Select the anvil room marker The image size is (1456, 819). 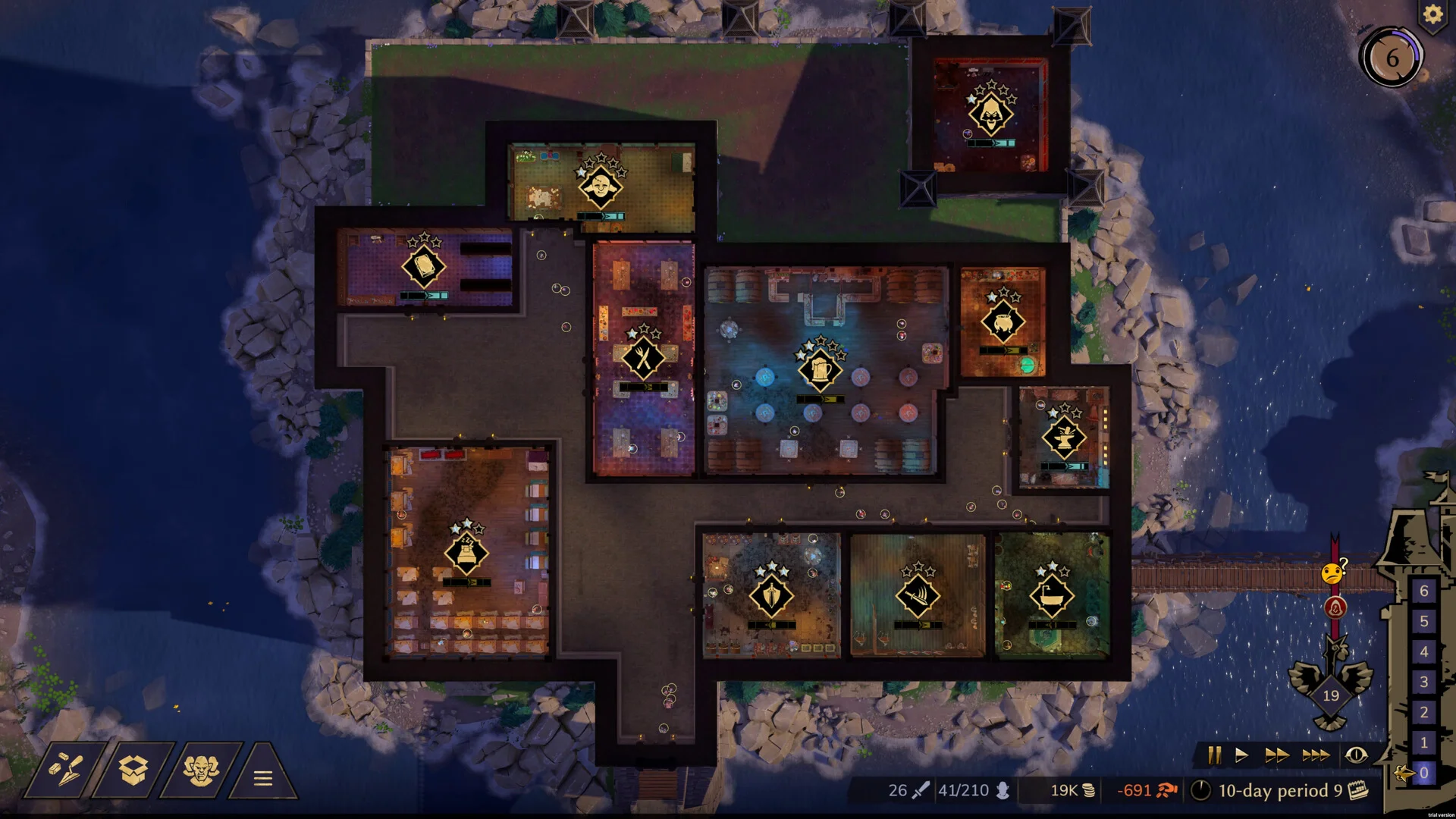tap(1063, 438)
